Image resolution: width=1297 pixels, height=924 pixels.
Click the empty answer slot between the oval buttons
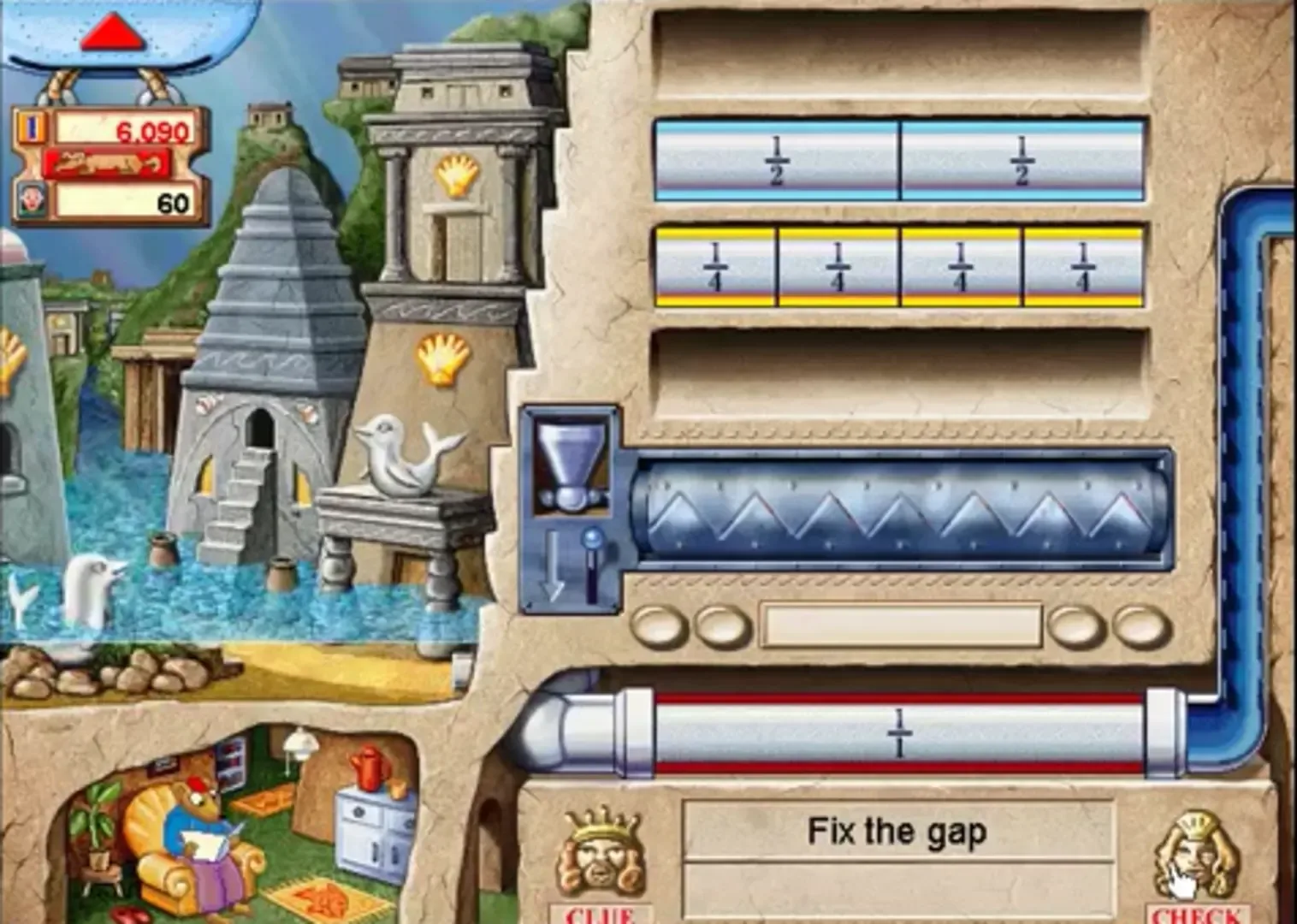(x=903, y=627)
